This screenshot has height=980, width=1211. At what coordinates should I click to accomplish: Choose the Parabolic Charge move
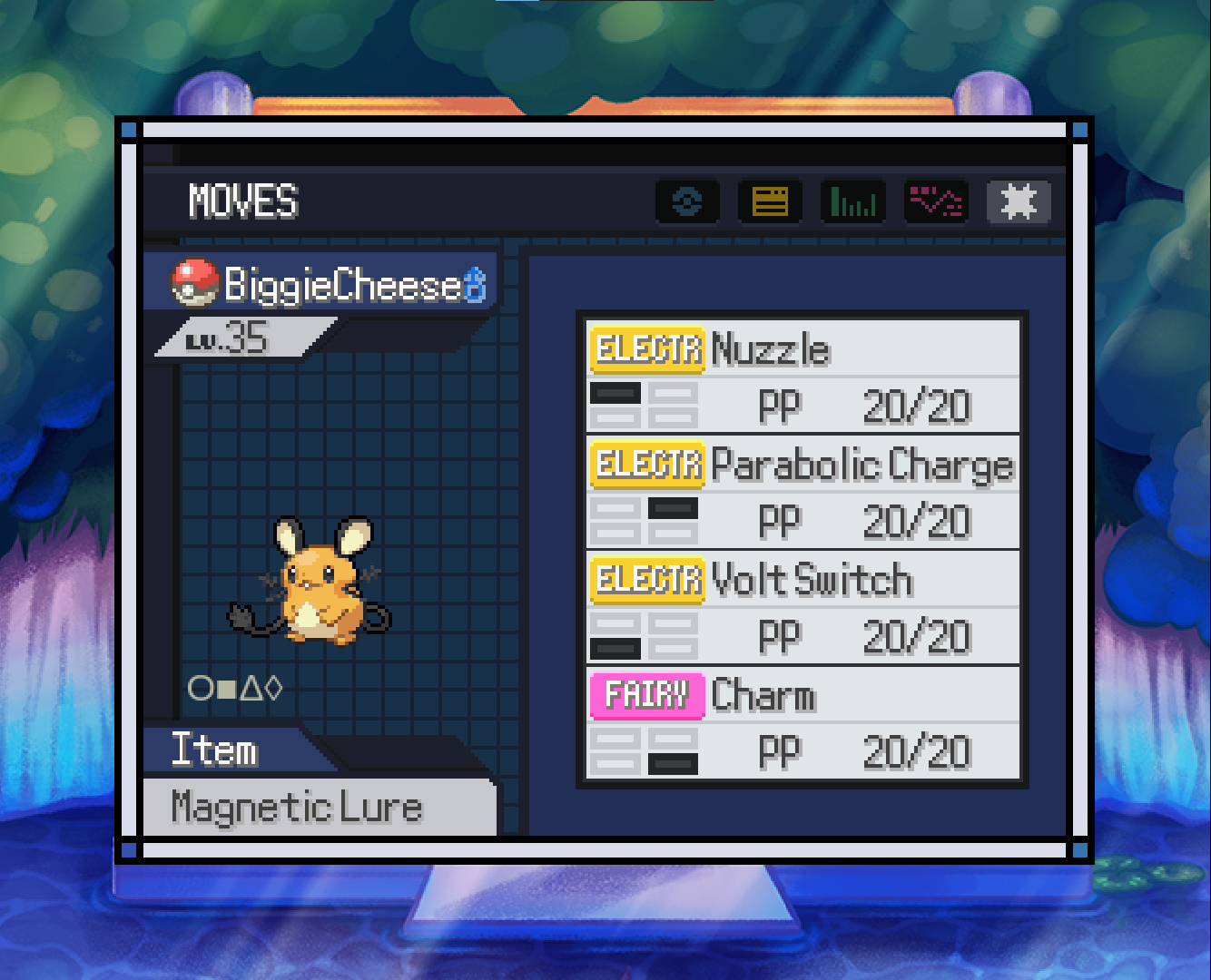tap(802, 491)
